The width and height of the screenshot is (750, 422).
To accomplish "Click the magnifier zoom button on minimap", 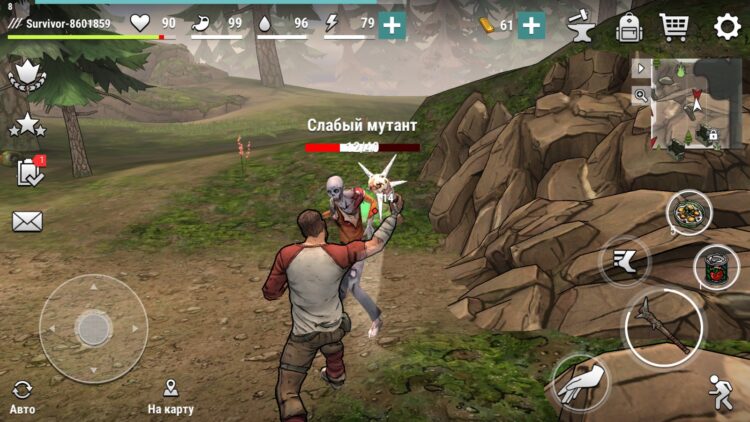I will click(640, 95).
